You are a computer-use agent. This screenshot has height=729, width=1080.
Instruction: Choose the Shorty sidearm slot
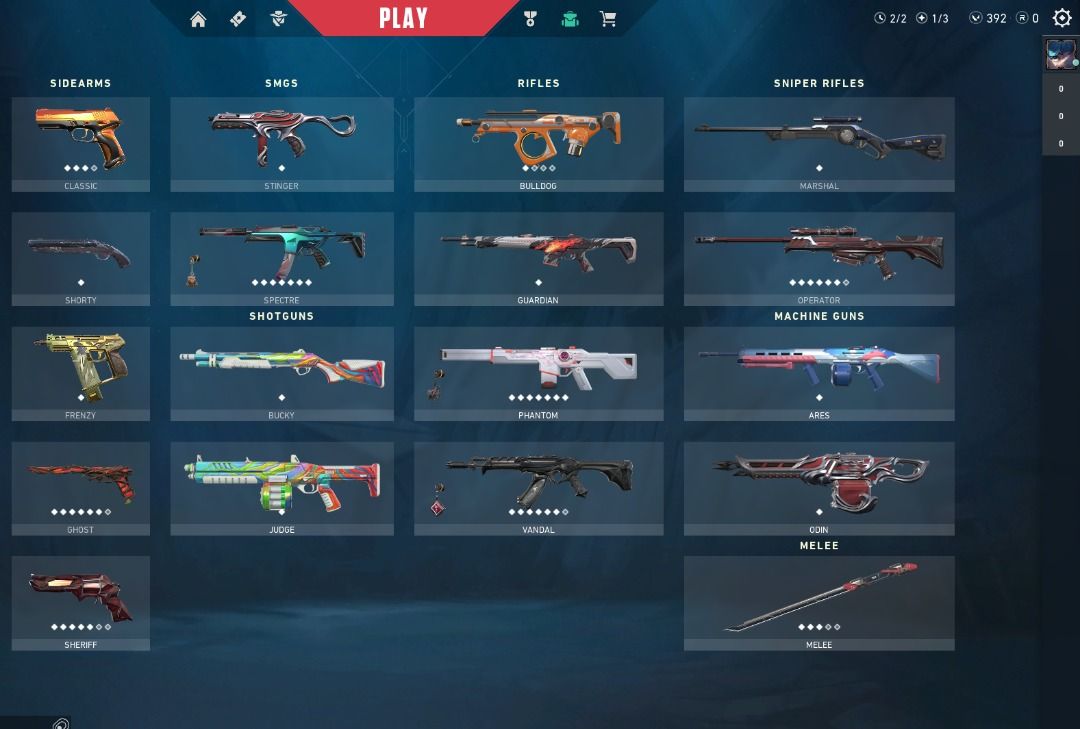tap(81, 258)
